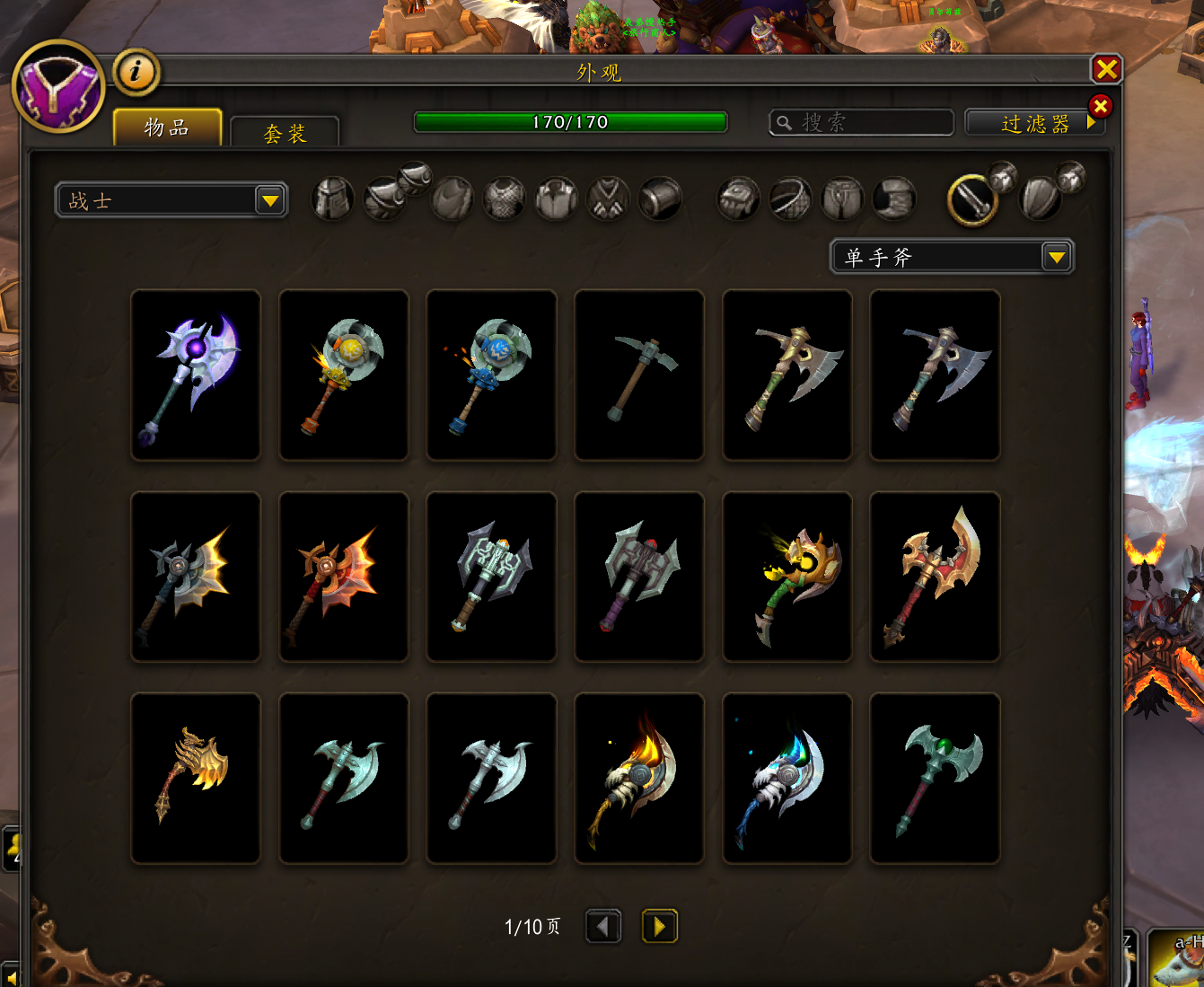Select the plain miner's pickaxe appearance
1204x987 pixels.
[639, 375]
